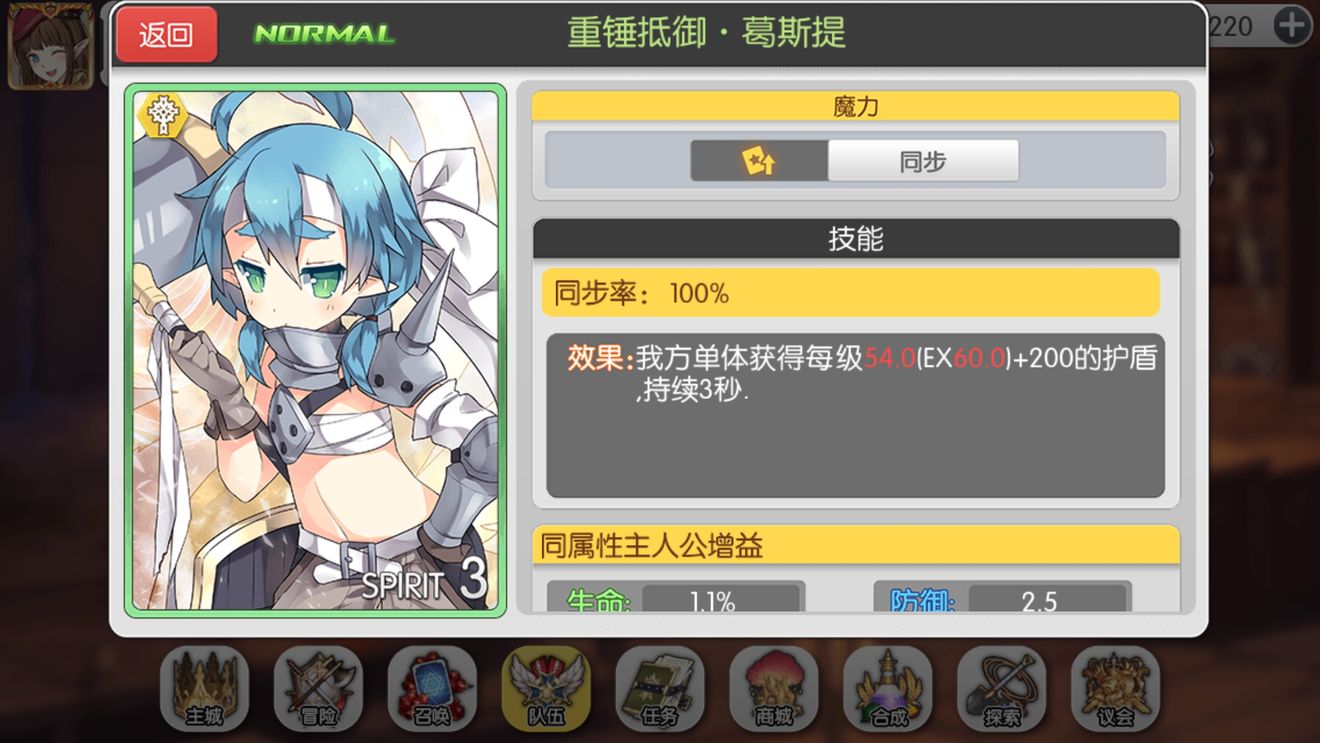Select the 合成 (Synthesis) icon
The width and height of the screenshot is (1320, 743).
tap(888, 688)
